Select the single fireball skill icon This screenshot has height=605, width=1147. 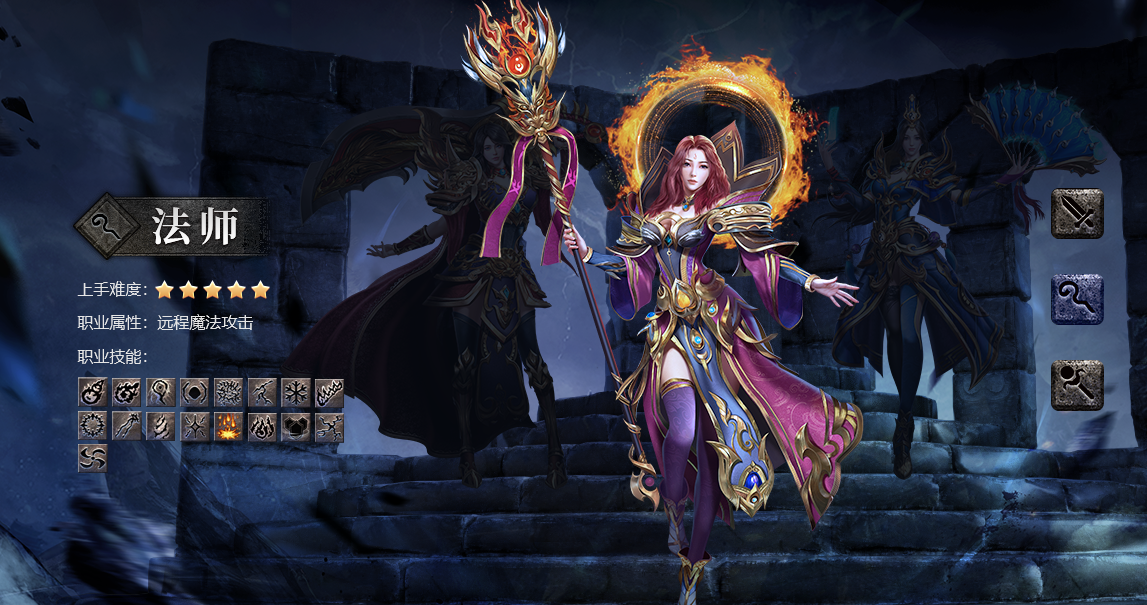click(x=92, y=392)
